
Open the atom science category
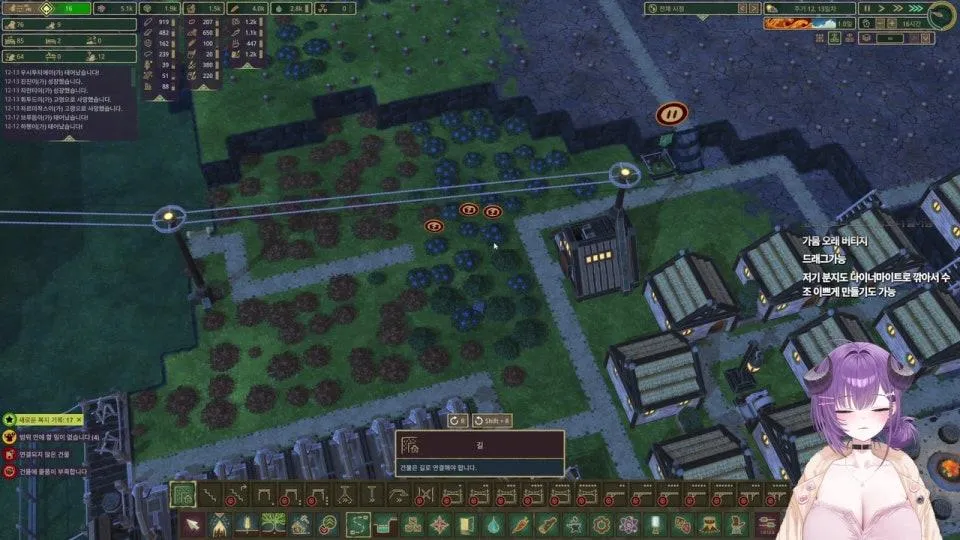point(629,523)
